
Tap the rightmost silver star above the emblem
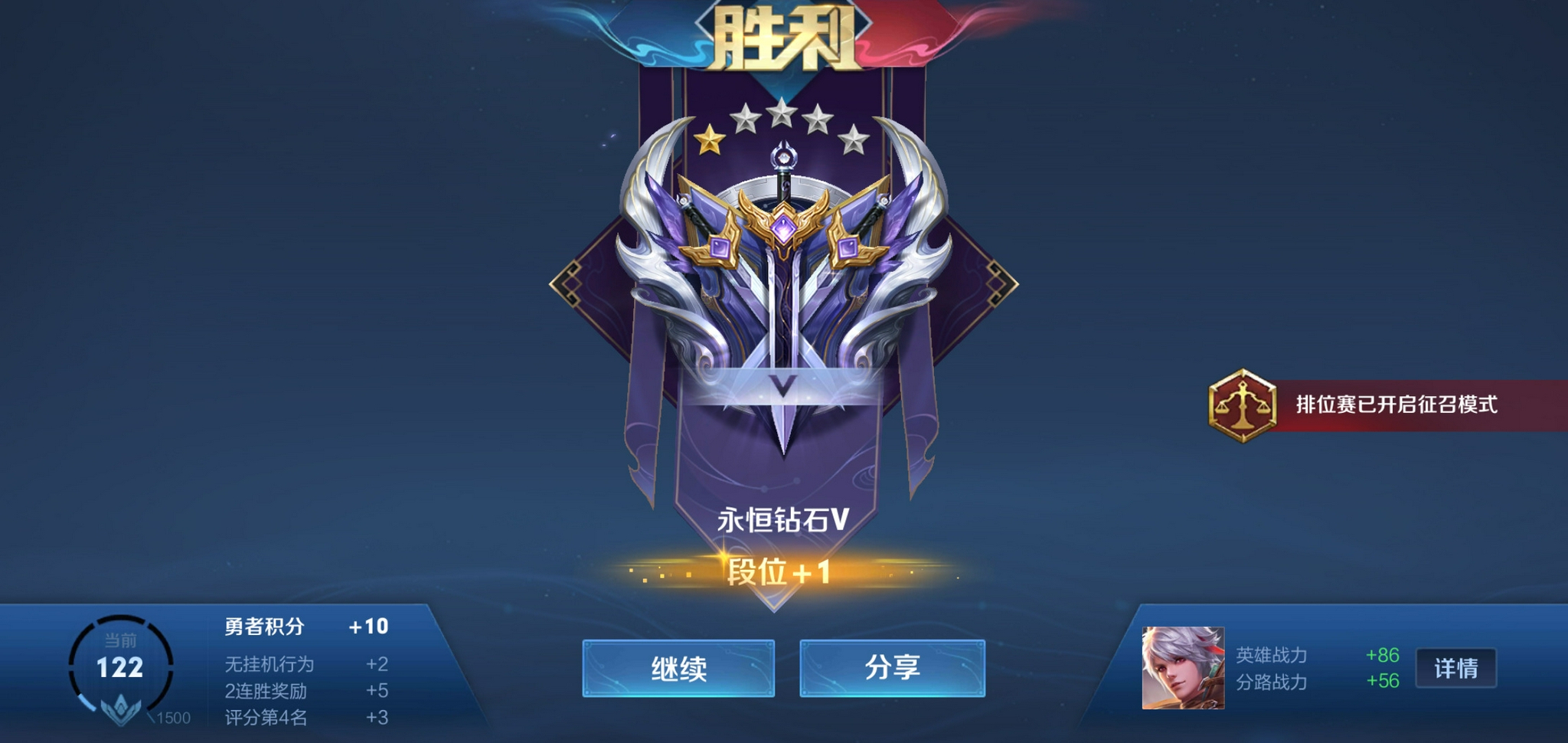854,140
